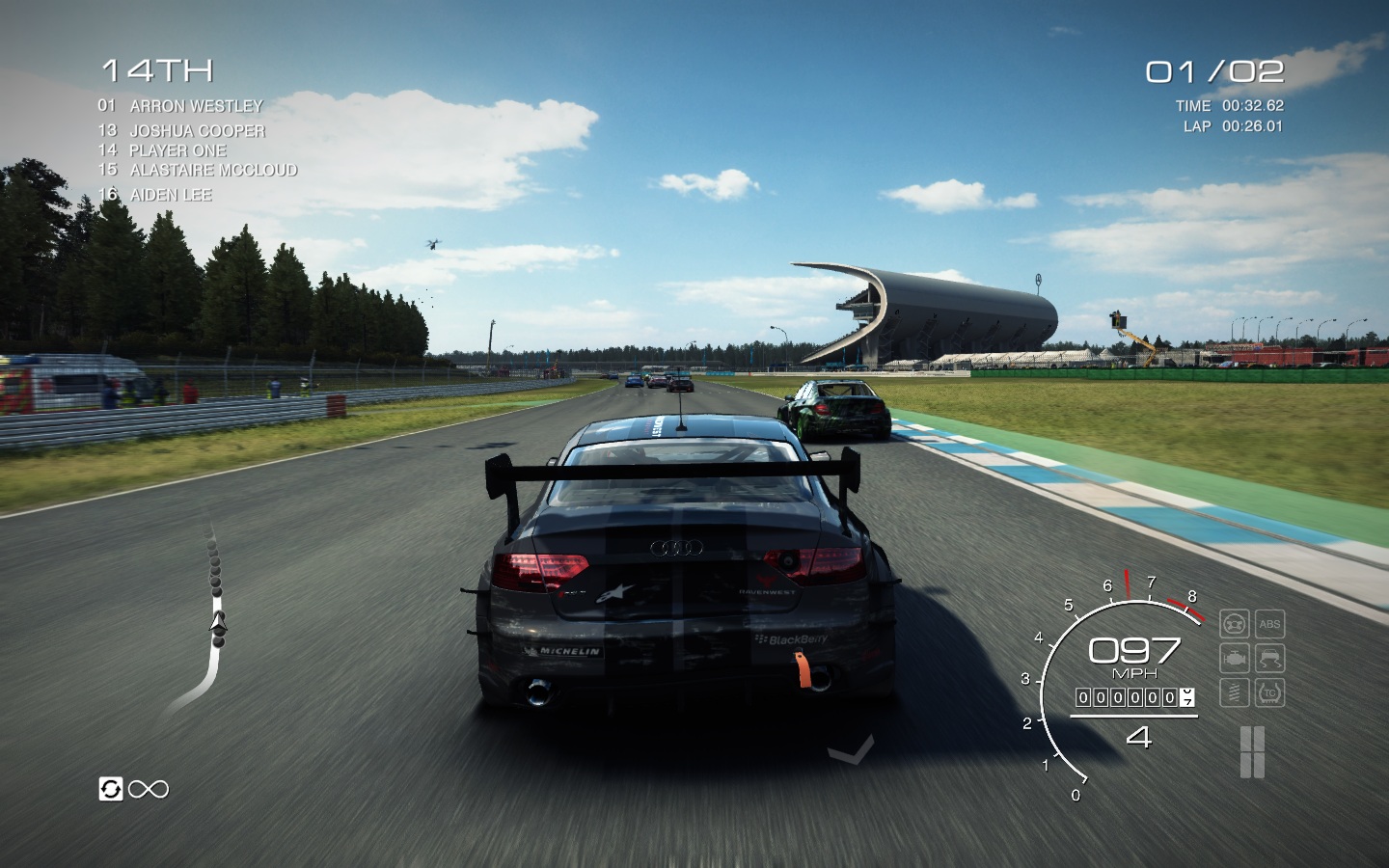This screenshot has width=1389, height=868.
Task: Toggle the TC traction control icon
Action: [1269, 692]
